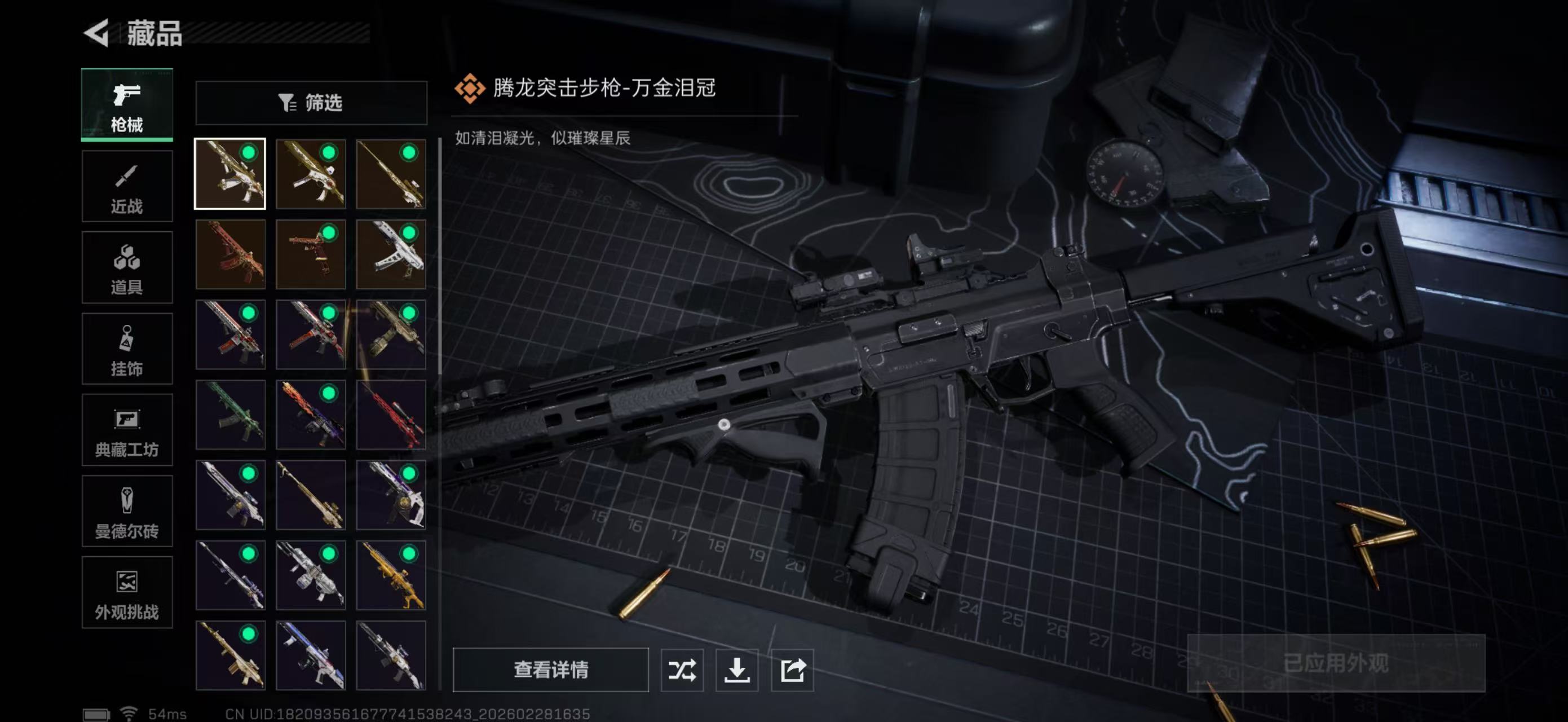The width and height of the screenshot is (1568, 722).
Task: Select the red assault rifle skin thumbnail
Action: (x=230, y=256)
